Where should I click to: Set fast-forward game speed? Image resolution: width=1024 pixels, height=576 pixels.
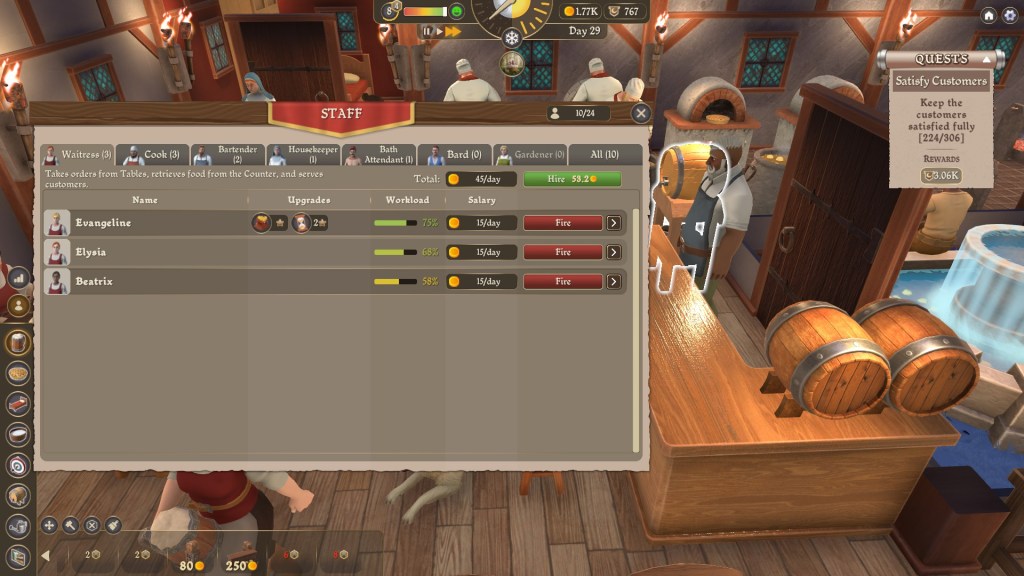454,32
